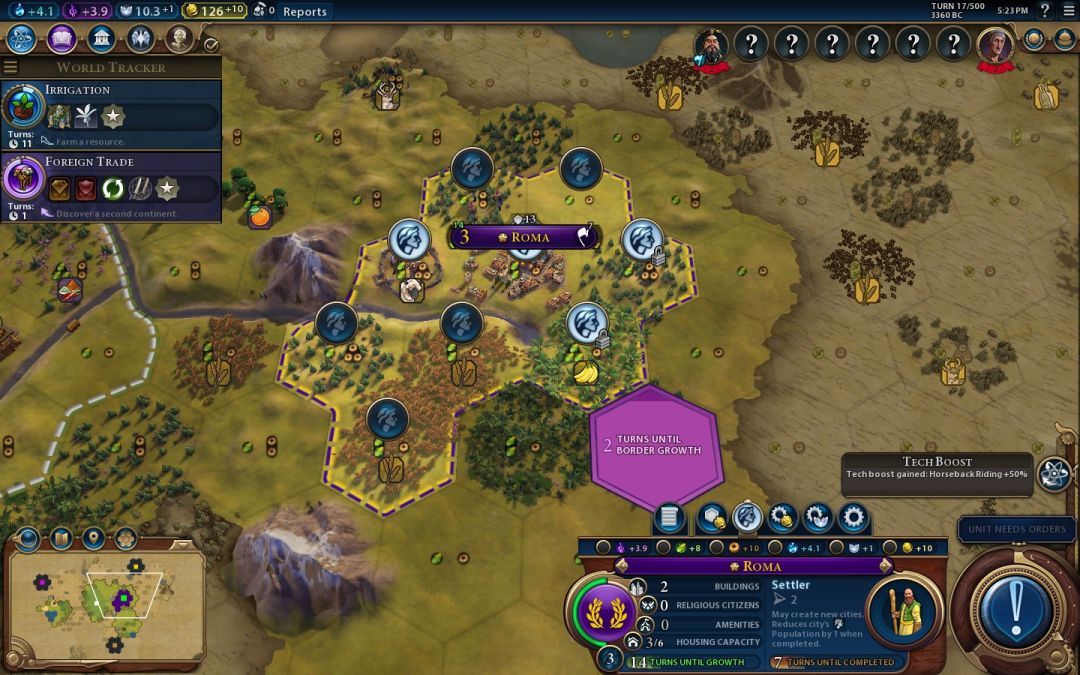Open the Great People portrait icon
Image resolution: width=1080 pixels, height=675 pixels.
(x=179, y=39)
